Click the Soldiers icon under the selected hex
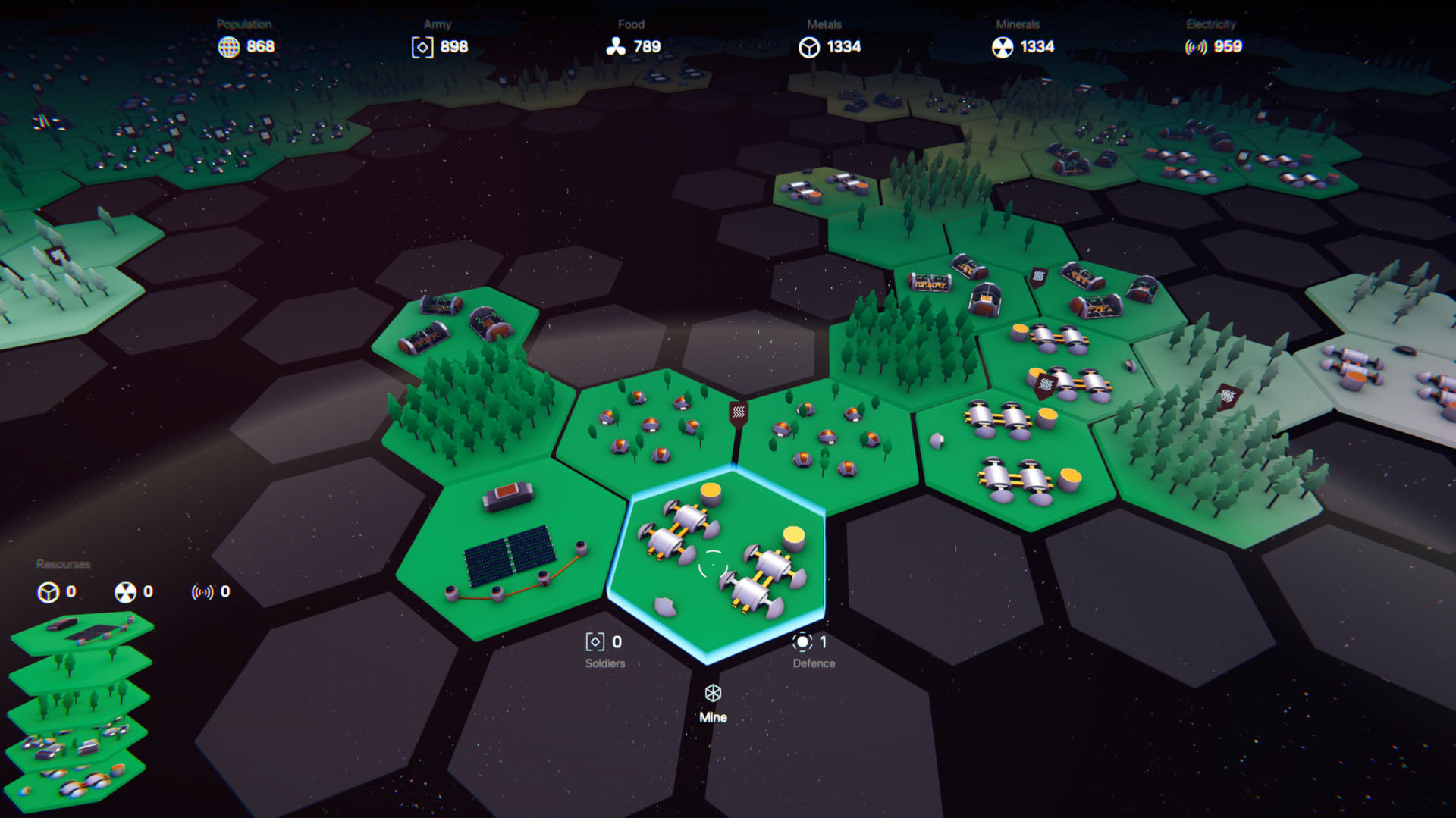1456x818 pixels. 595,641
